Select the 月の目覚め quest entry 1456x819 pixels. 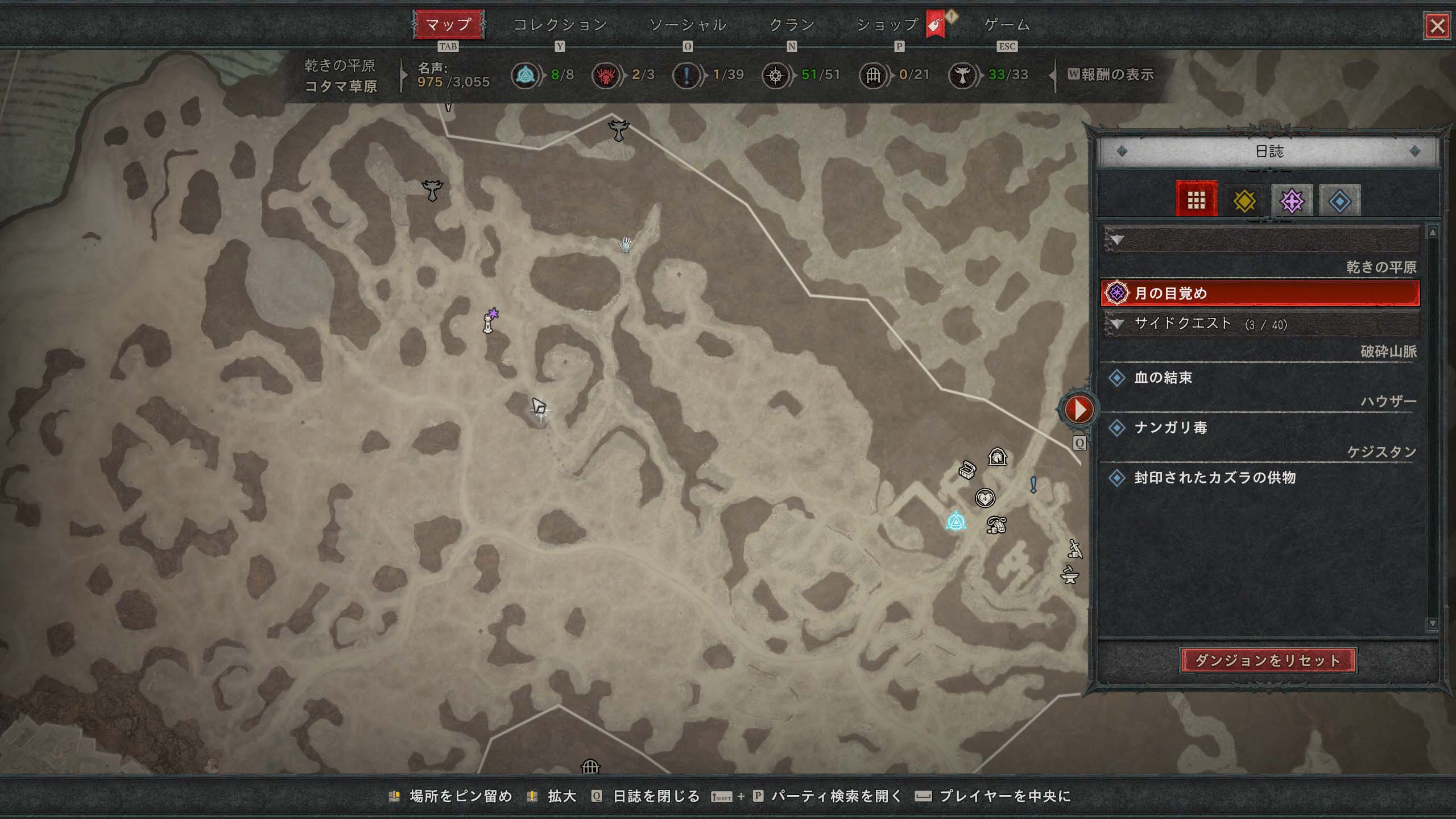tap(1260, 293)
